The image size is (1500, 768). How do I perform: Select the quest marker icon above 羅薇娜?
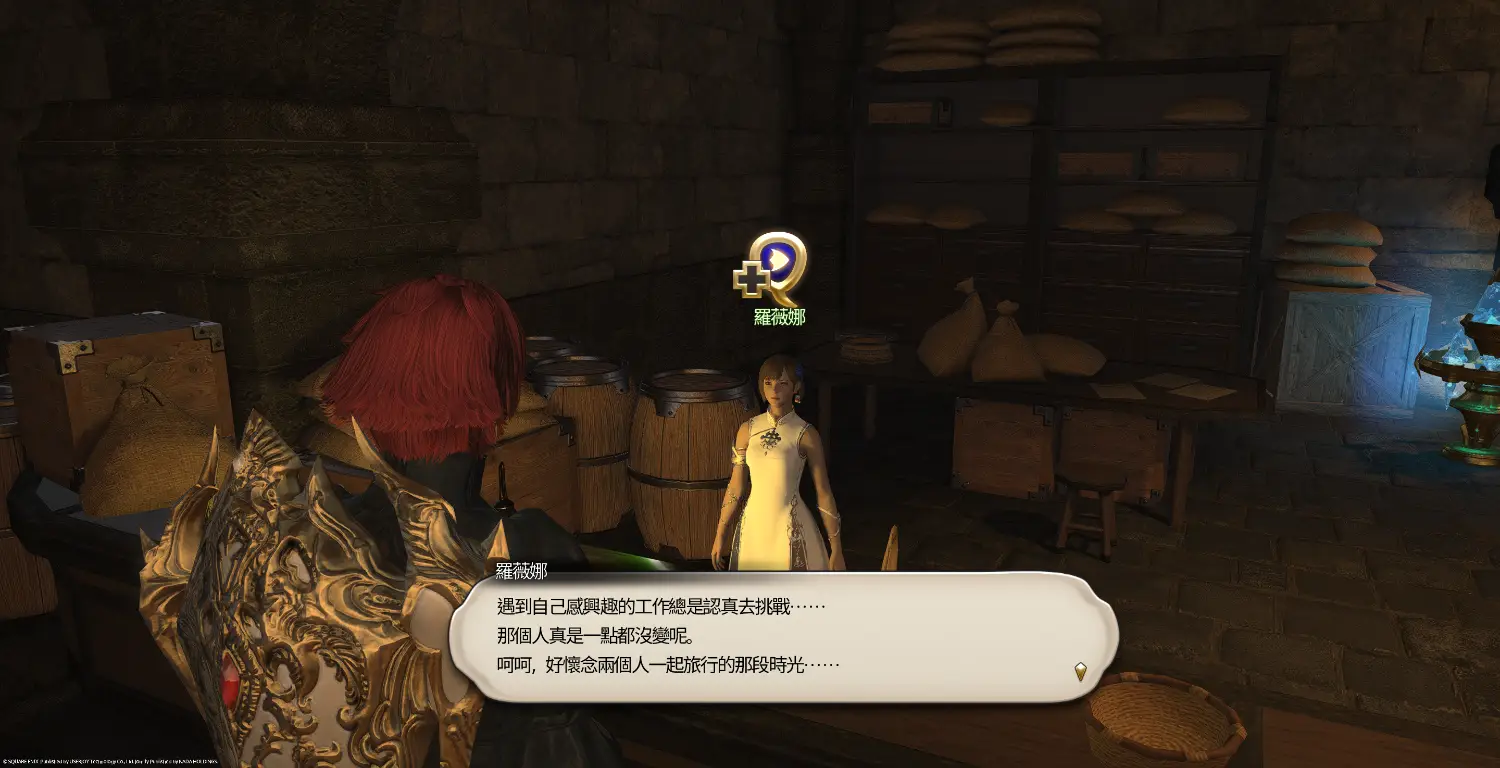[771, 267]
